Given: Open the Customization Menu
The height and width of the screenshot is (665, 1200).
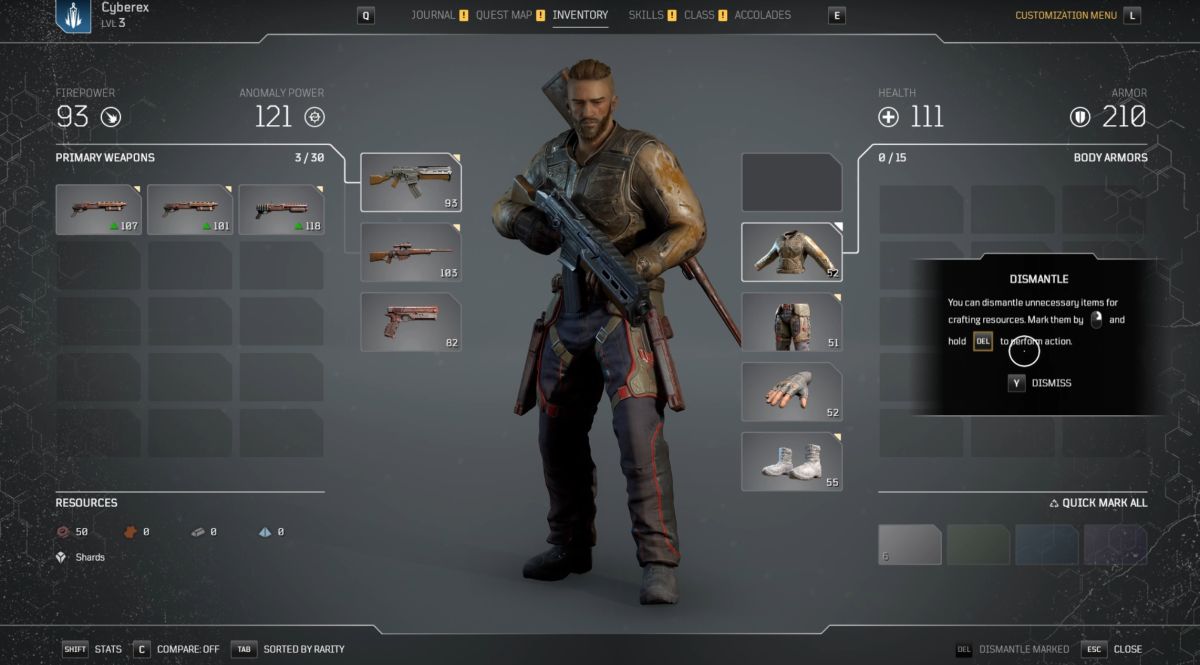Looking at the screenshot, I should click(1065, 15).
